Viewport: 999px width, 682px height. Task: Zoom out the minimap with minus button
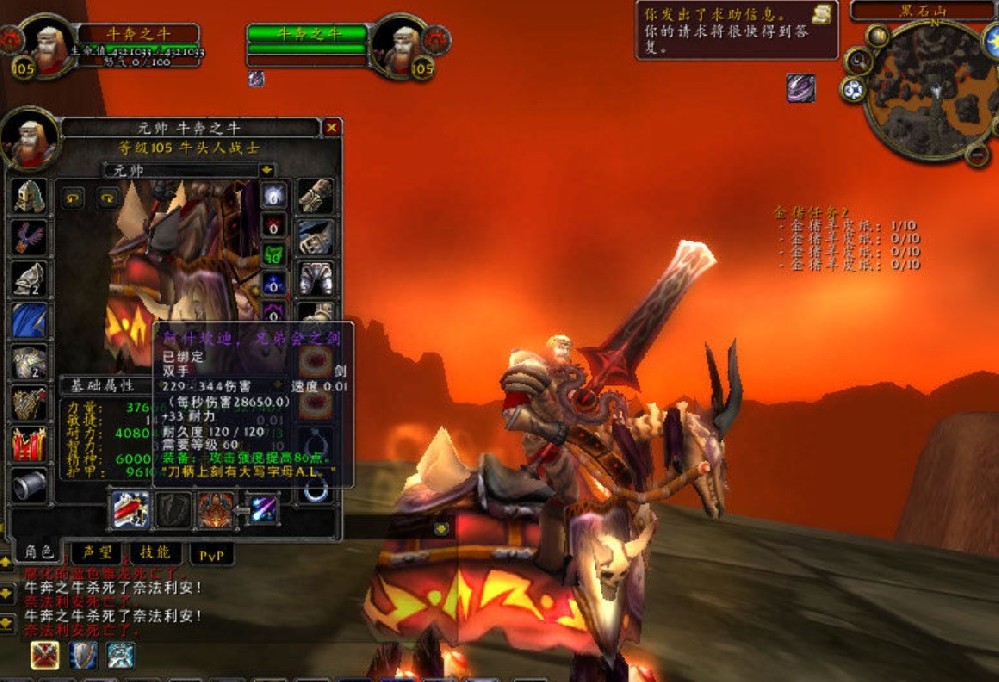tap(977, 152)
